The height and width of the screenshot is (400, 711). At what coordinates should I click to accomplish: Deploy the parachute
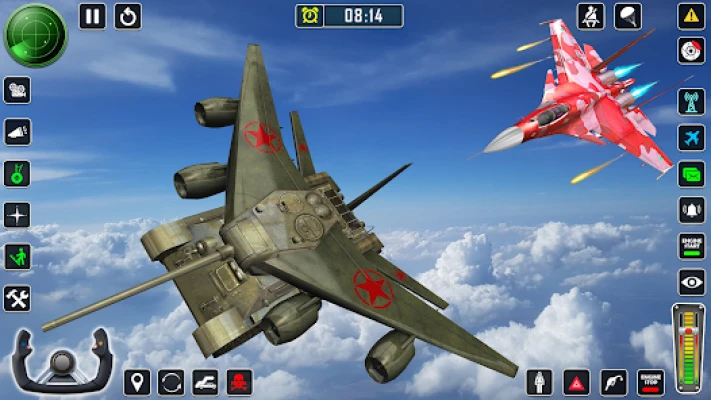point(628,16)
